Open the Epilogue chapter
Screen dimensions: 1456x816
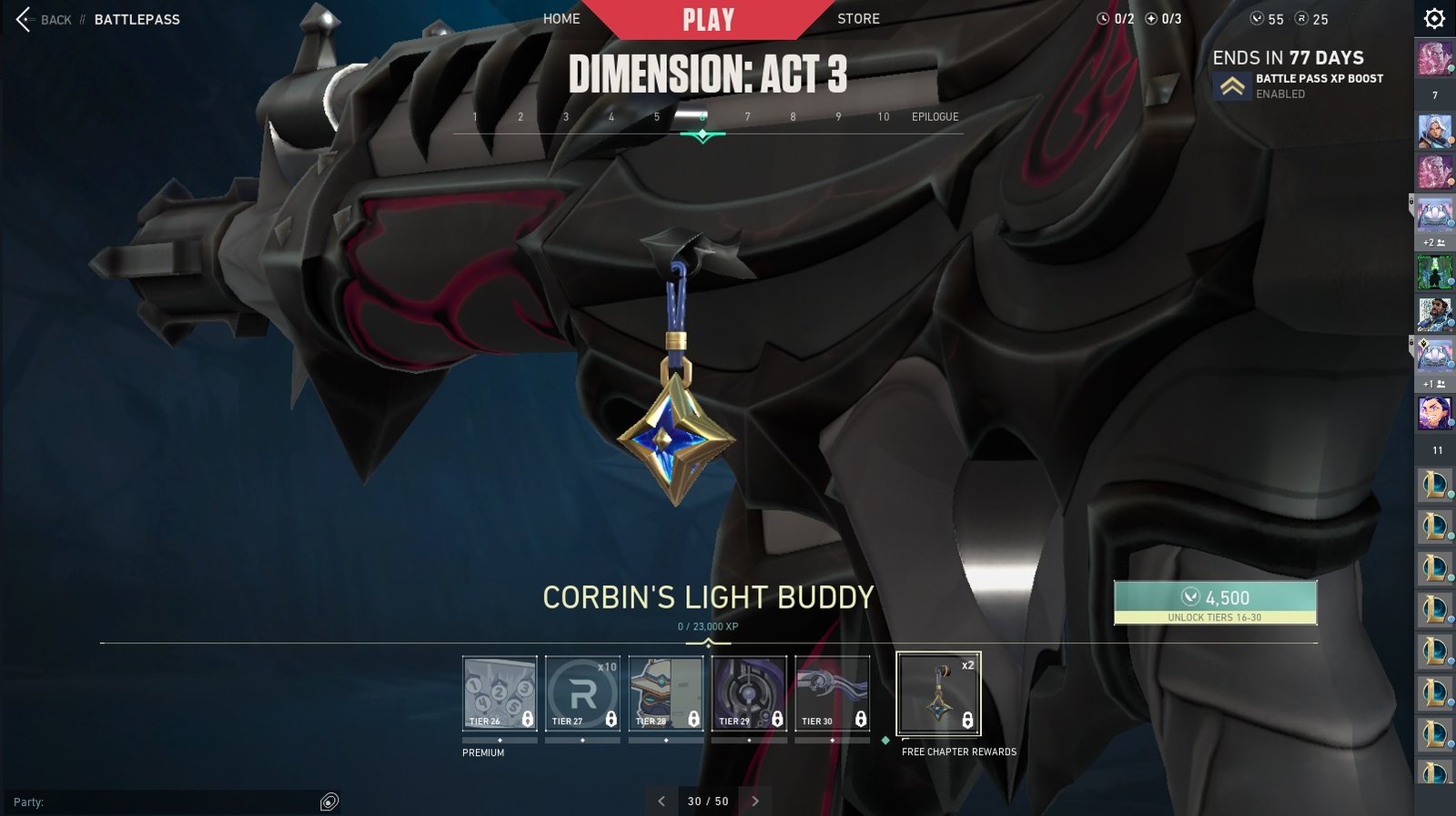pyautogui.click(x=935, y=116)
